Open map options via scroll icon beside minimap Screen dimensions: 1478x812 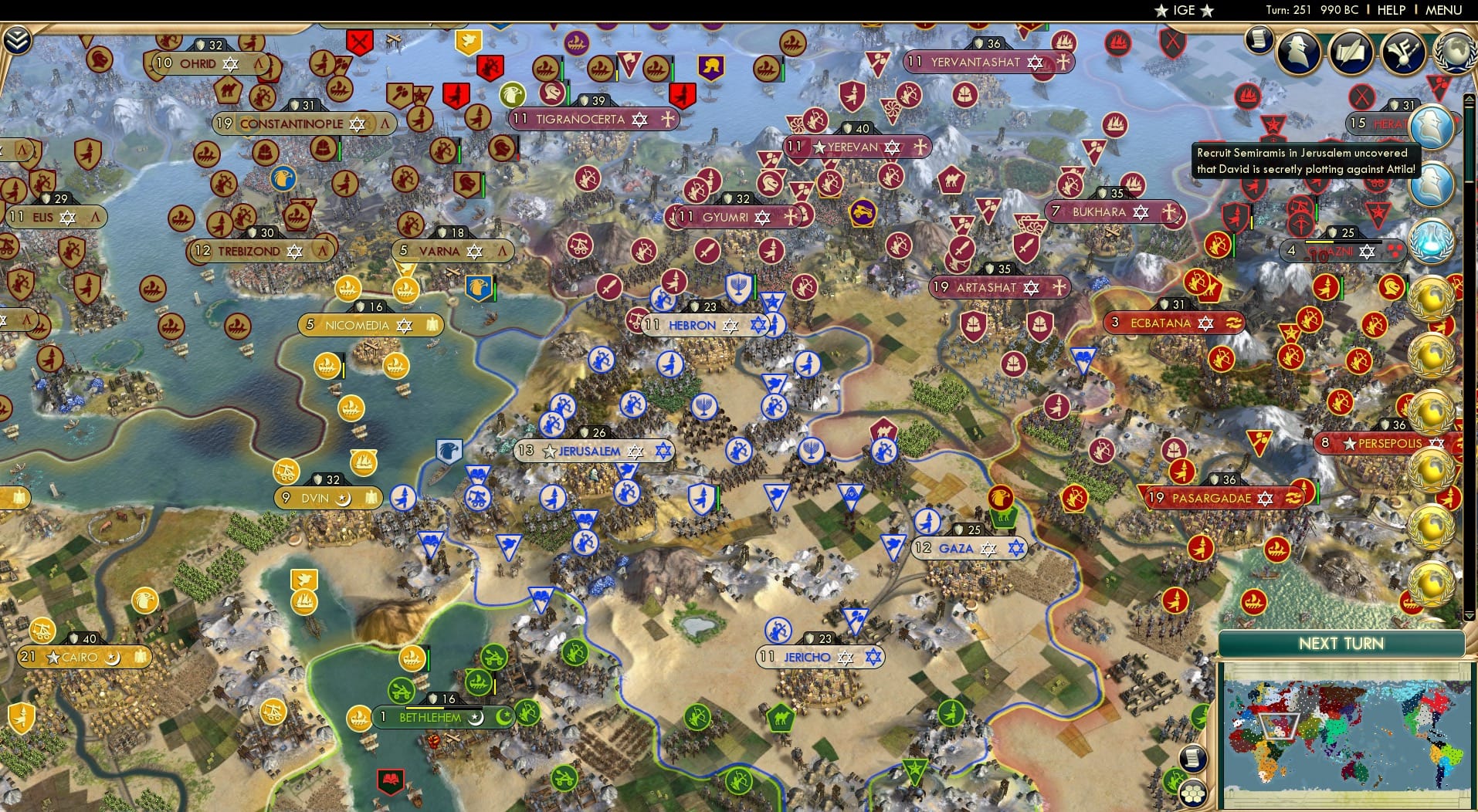pos(1193,758)
